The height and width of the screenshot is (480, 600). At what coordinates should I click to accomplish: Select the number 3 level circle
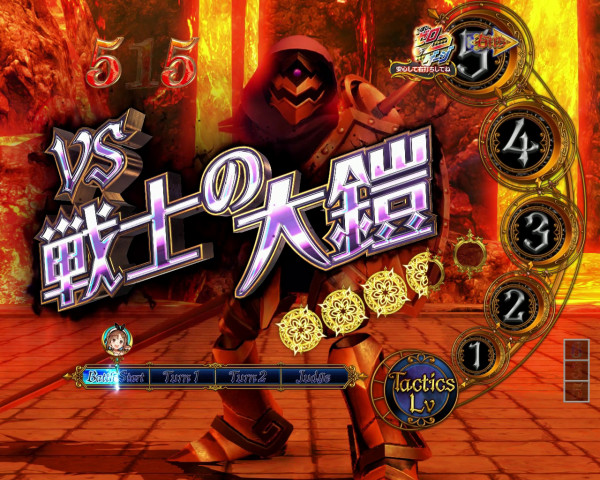[536, 230]
